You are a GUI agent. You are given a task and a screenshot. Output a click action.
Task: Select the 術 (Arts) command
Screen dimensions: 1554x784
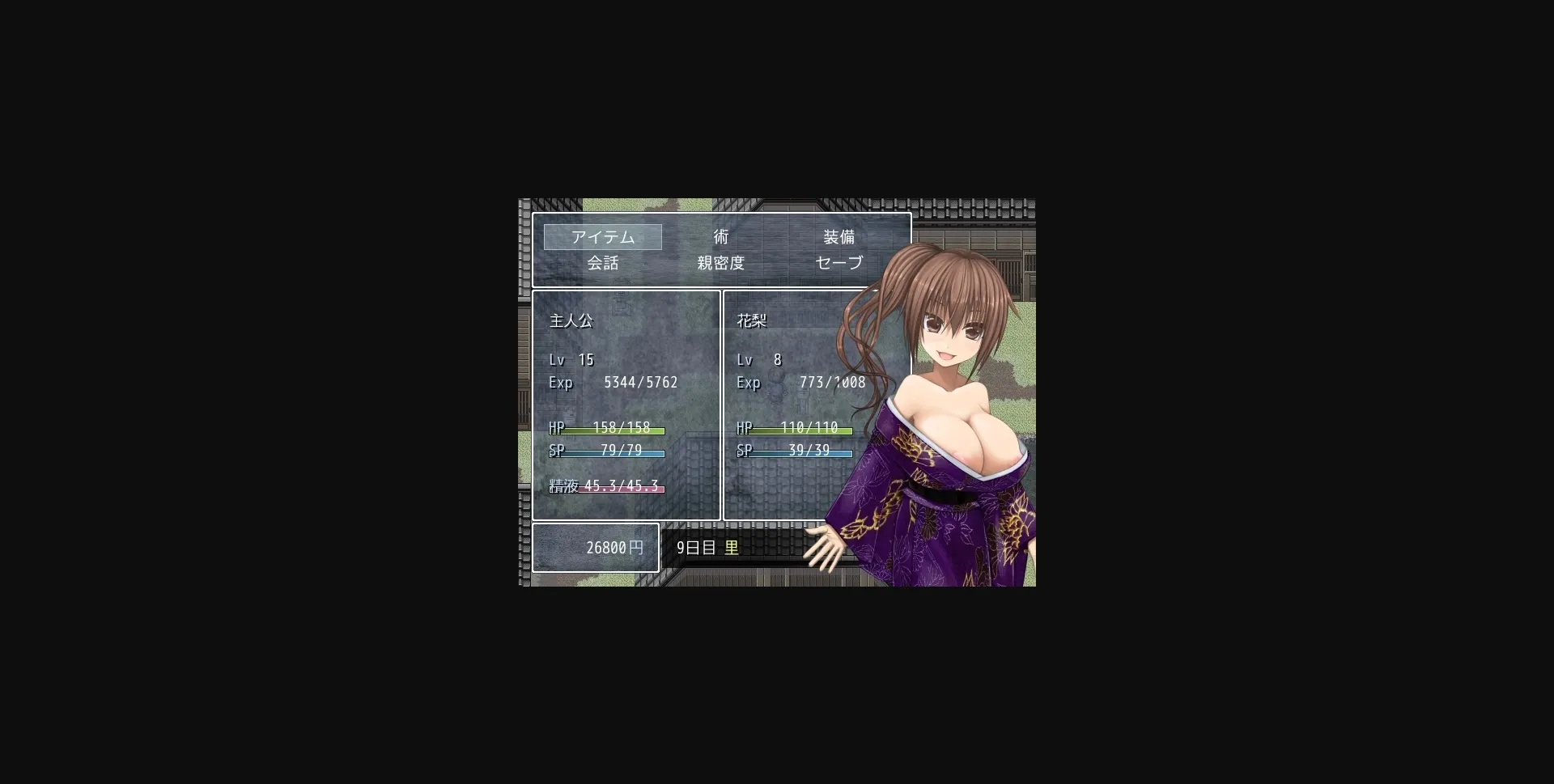pos(720,236)
